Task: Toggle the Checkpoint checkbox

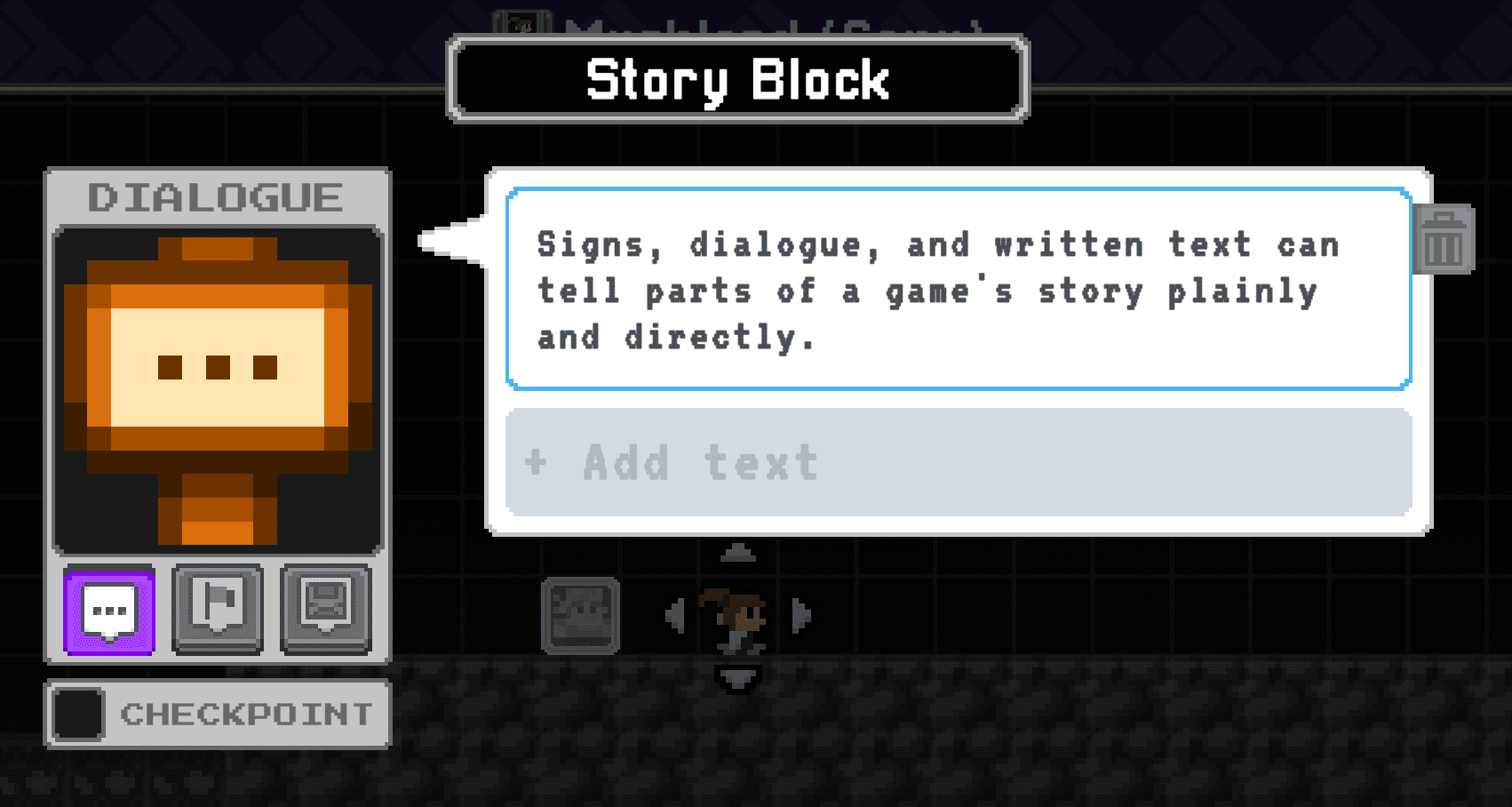Action: [78, 714]
